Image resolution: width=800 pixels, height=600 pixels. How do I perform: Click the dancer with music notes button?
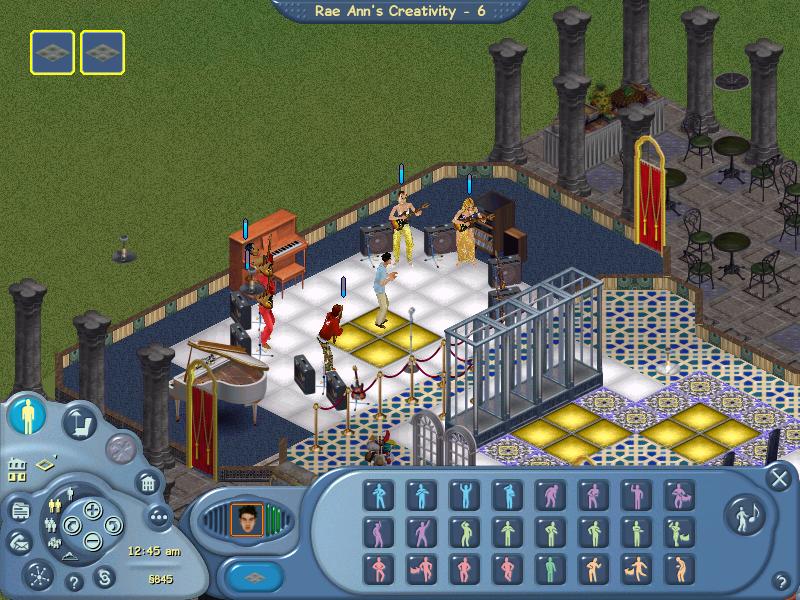point(744,513)
